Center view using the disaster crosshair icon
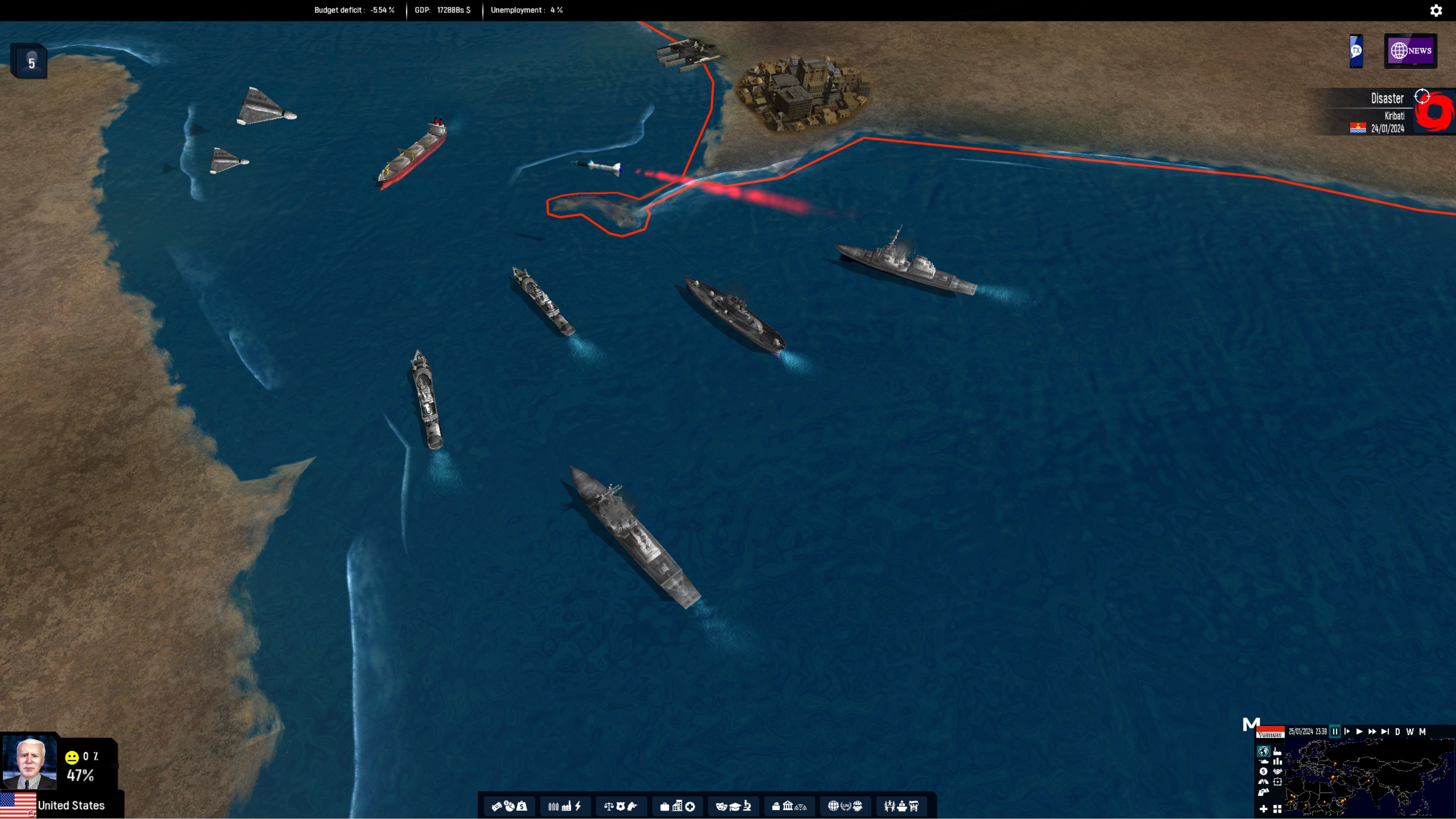This screenshot has width=1456, height=819. coord(1421,97)
